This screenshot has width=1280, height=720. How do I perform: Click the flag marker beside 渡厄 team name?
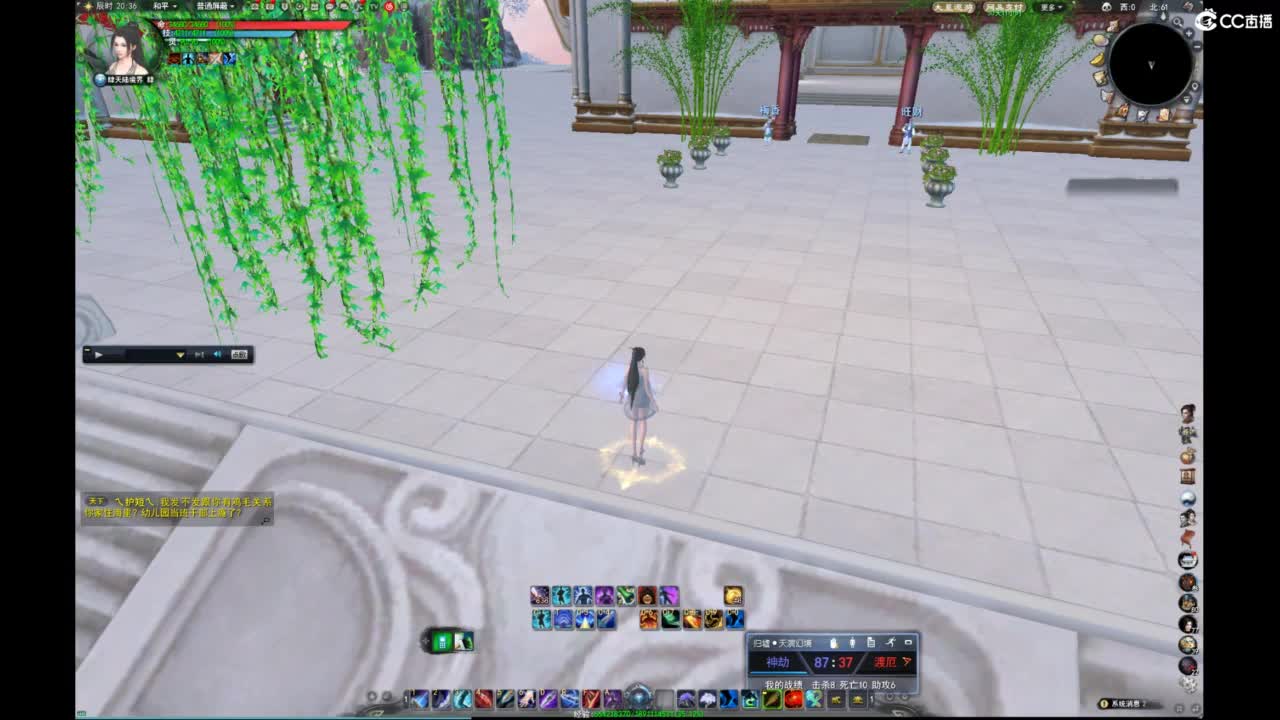[906, 661]
